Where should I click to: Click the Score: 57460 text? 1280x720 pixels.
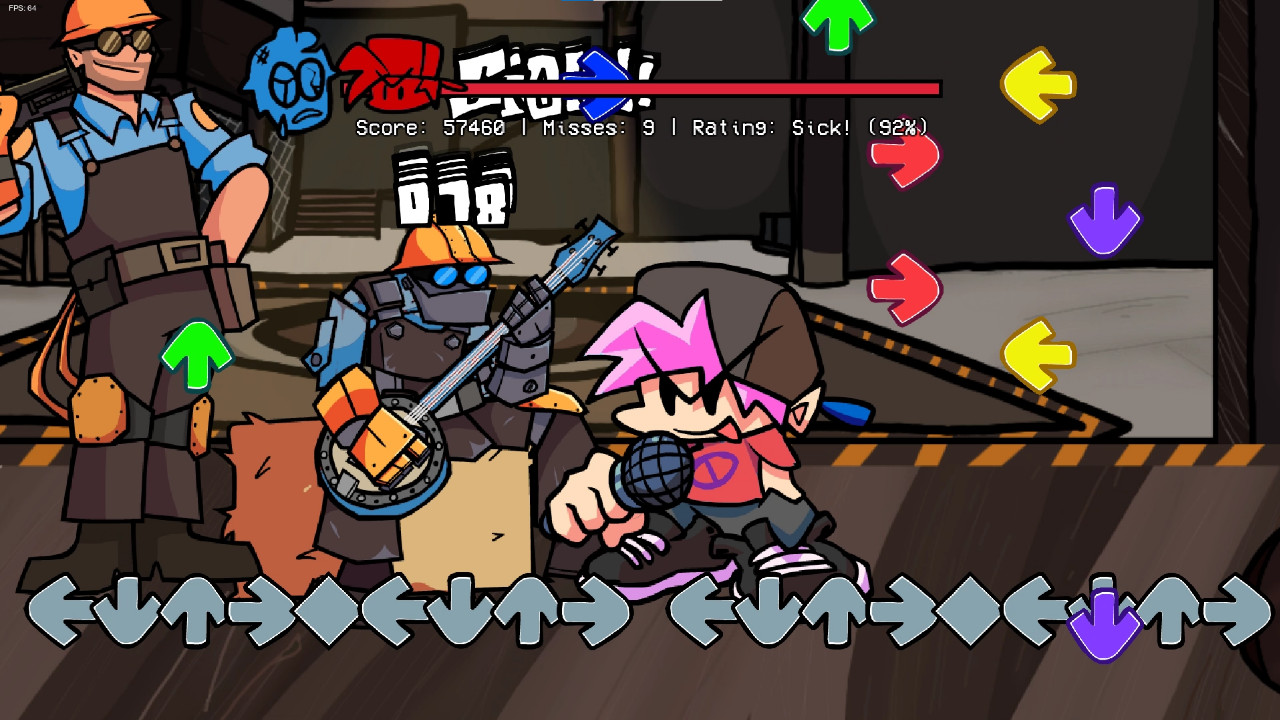432,128
